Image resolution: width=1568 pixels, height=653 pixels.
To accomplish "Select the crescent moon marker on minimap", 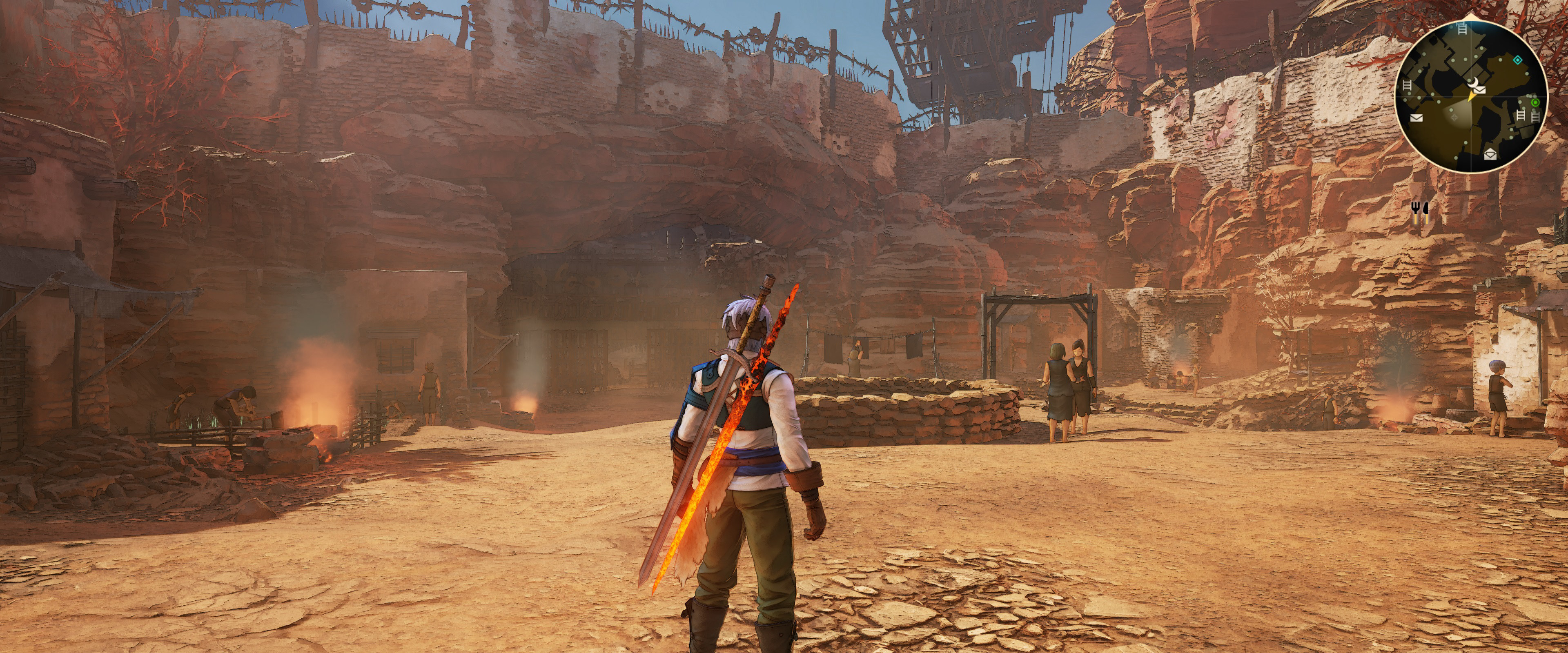I will (x=1474, y=83).
